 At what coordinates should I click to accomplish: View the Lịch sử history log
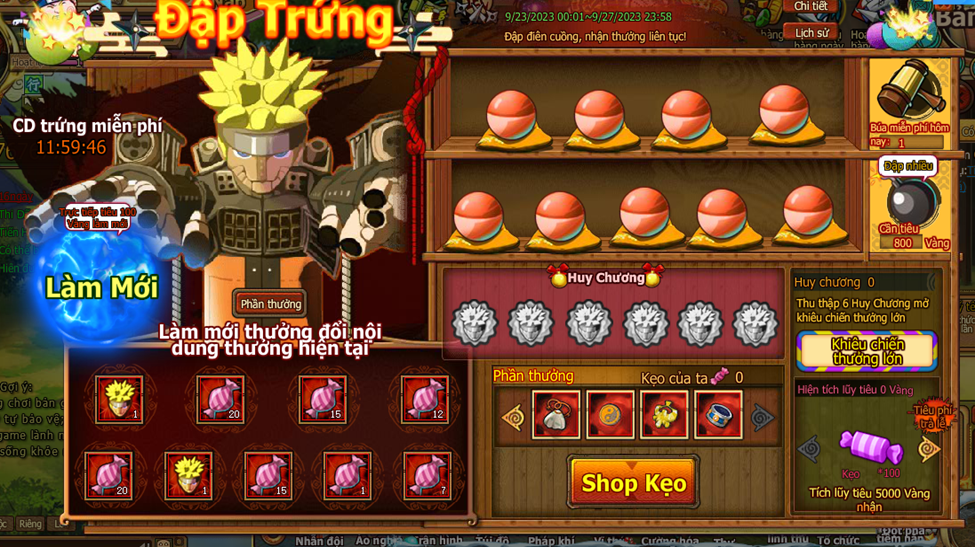[811, 32]
